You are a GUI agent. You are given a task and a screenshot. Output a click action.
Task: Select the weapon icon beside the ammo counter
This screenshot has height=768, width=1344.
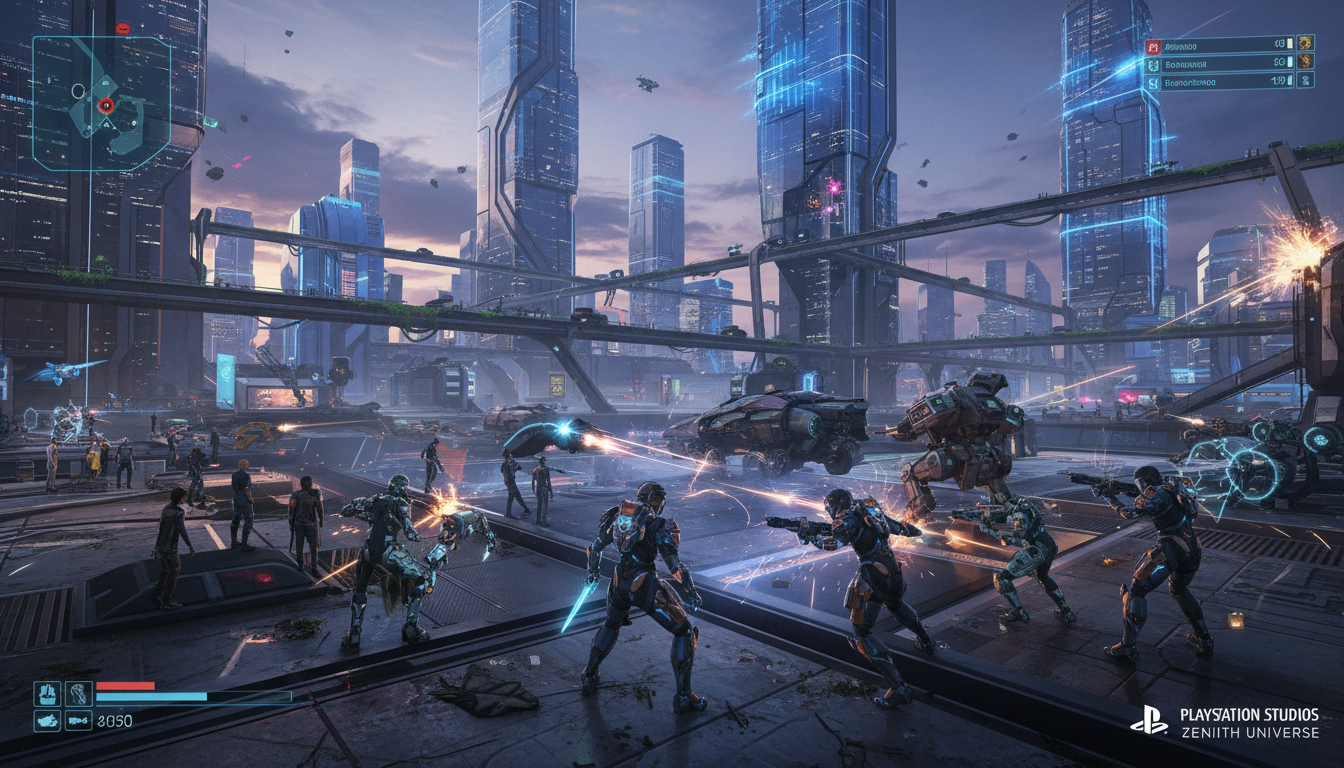pyautogui.click(x=79, y=718)
